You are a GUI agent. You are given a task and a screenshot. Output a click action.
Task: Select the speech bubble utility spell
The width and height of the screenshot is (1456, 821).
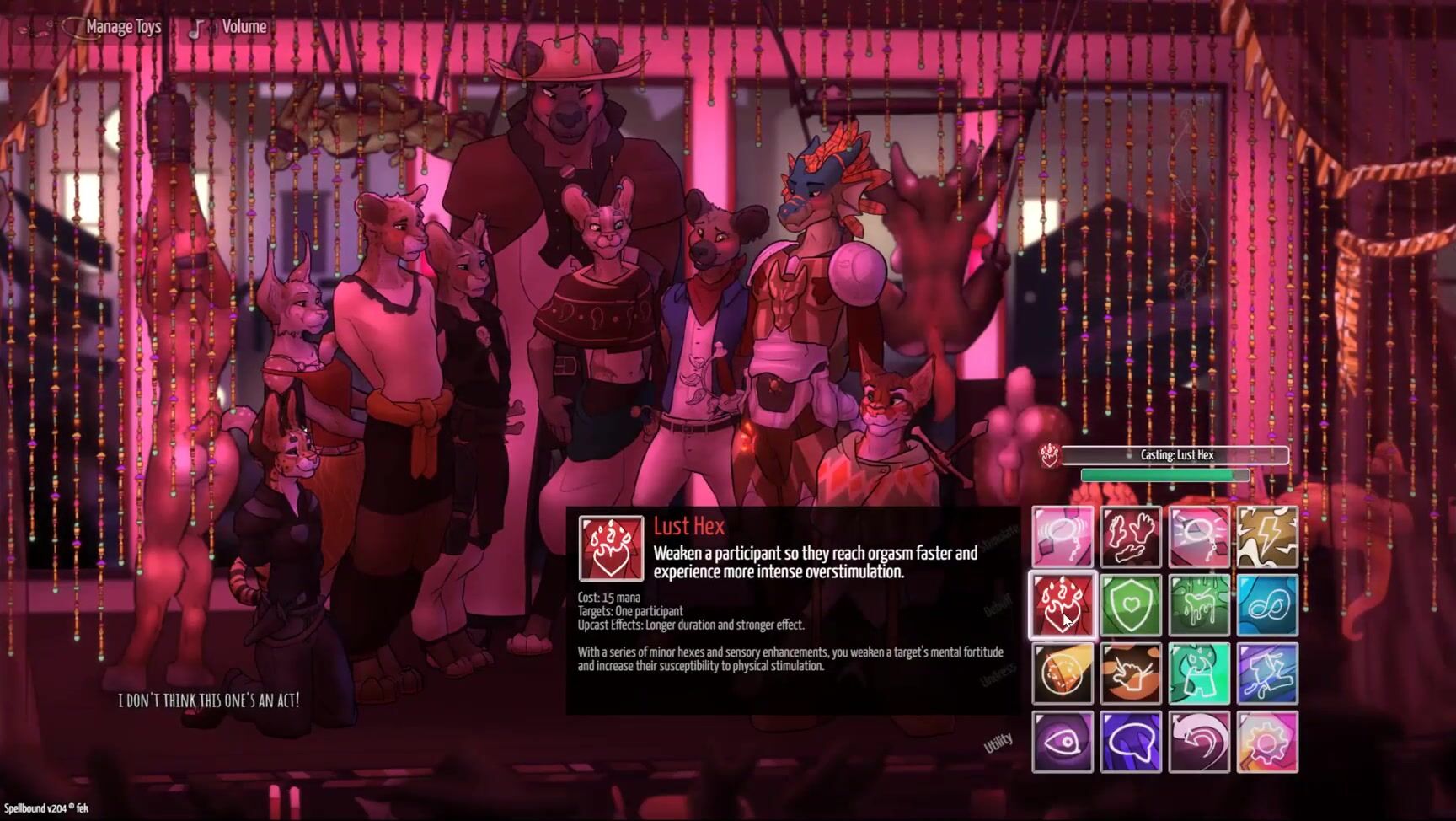point(1131,742)
